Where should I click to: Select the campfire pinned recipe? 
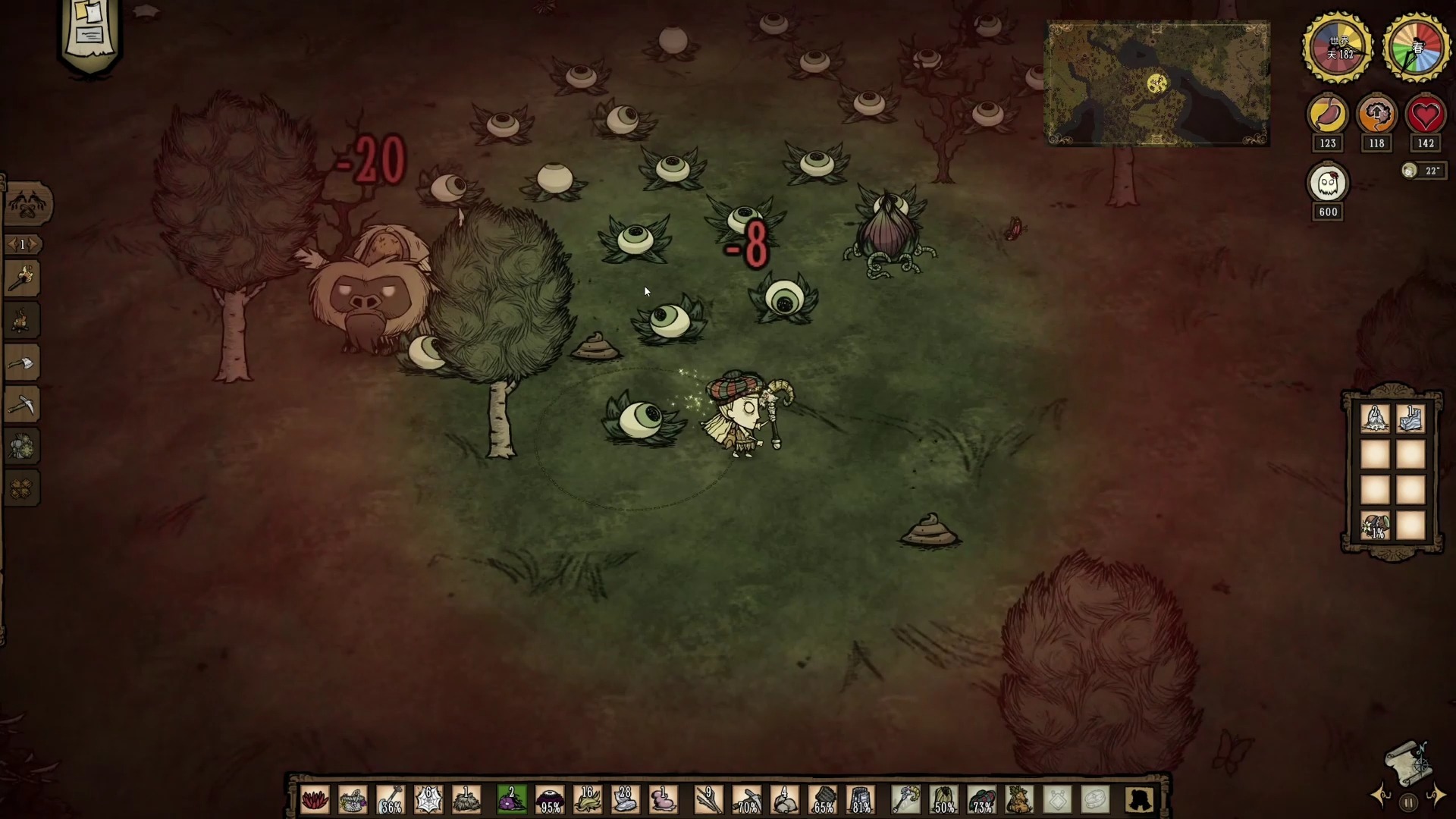(x=22, y=321)
